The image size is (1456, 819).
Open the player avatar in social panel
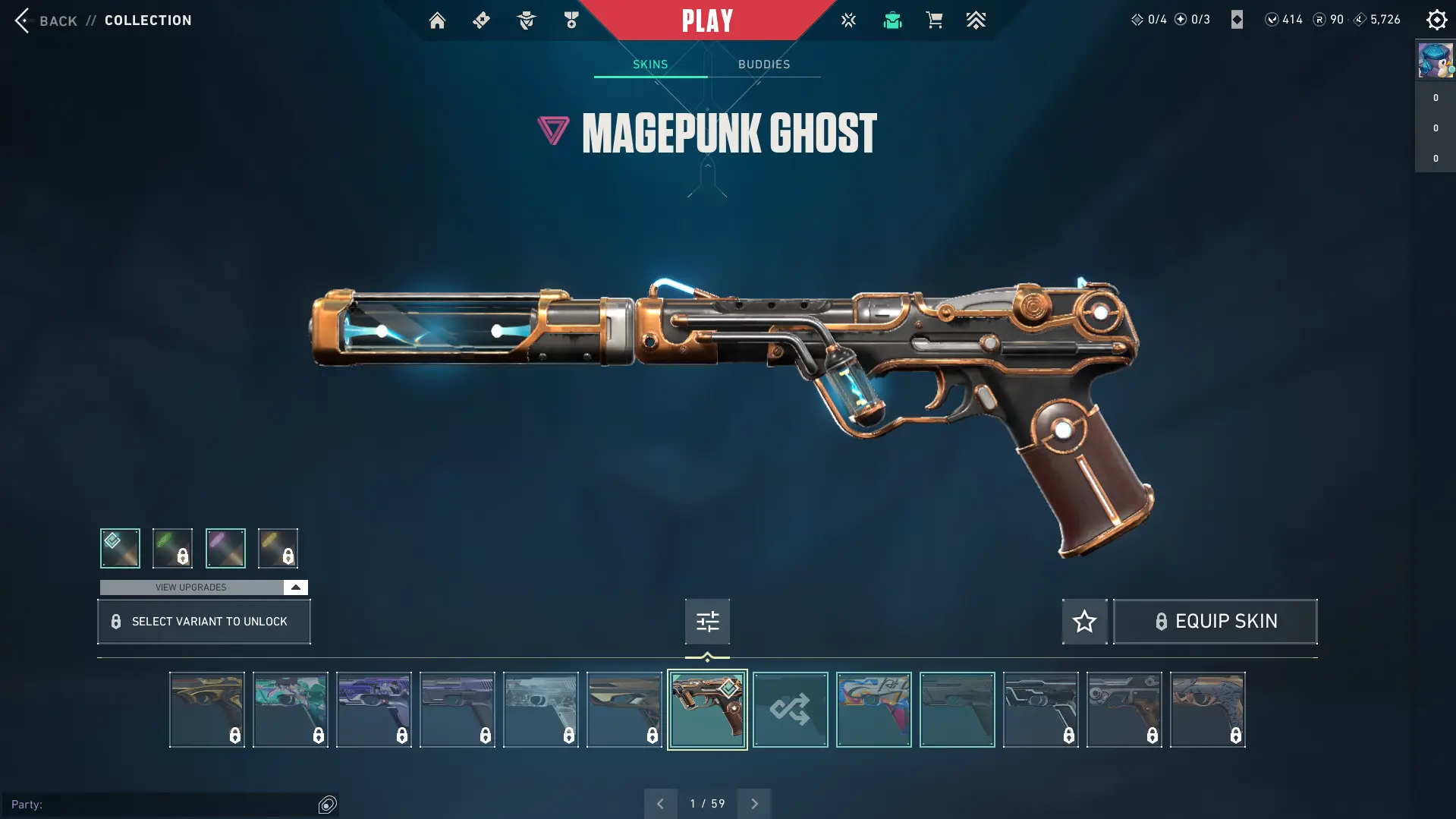pyautogui.click(x=1435, y=61)
